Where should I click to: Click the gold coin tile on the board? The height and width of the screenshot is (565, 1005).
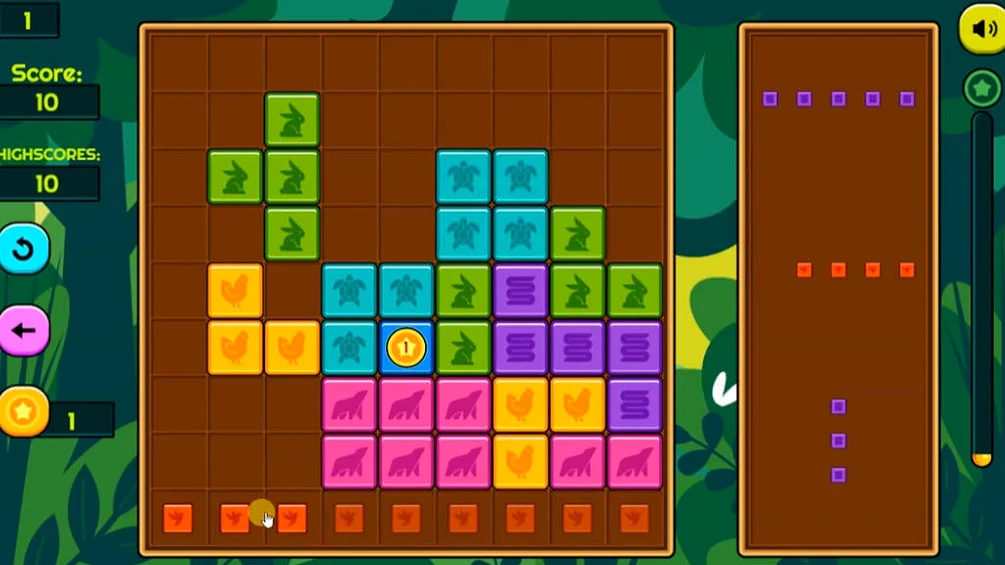[x=406, y=348]
